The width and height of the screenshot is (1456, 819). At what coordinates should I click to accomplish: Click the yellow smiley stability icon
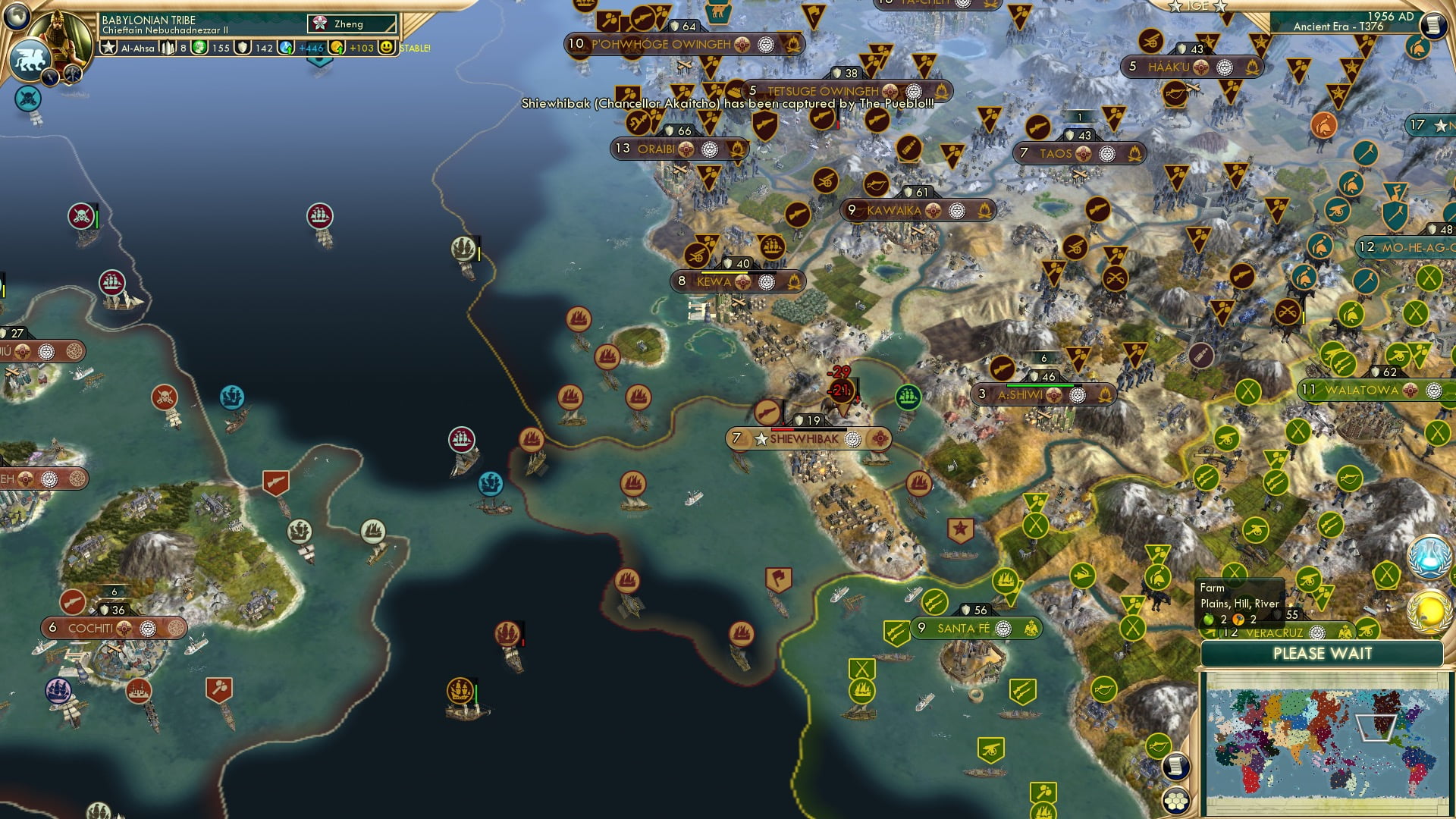(x=387, y=48)
